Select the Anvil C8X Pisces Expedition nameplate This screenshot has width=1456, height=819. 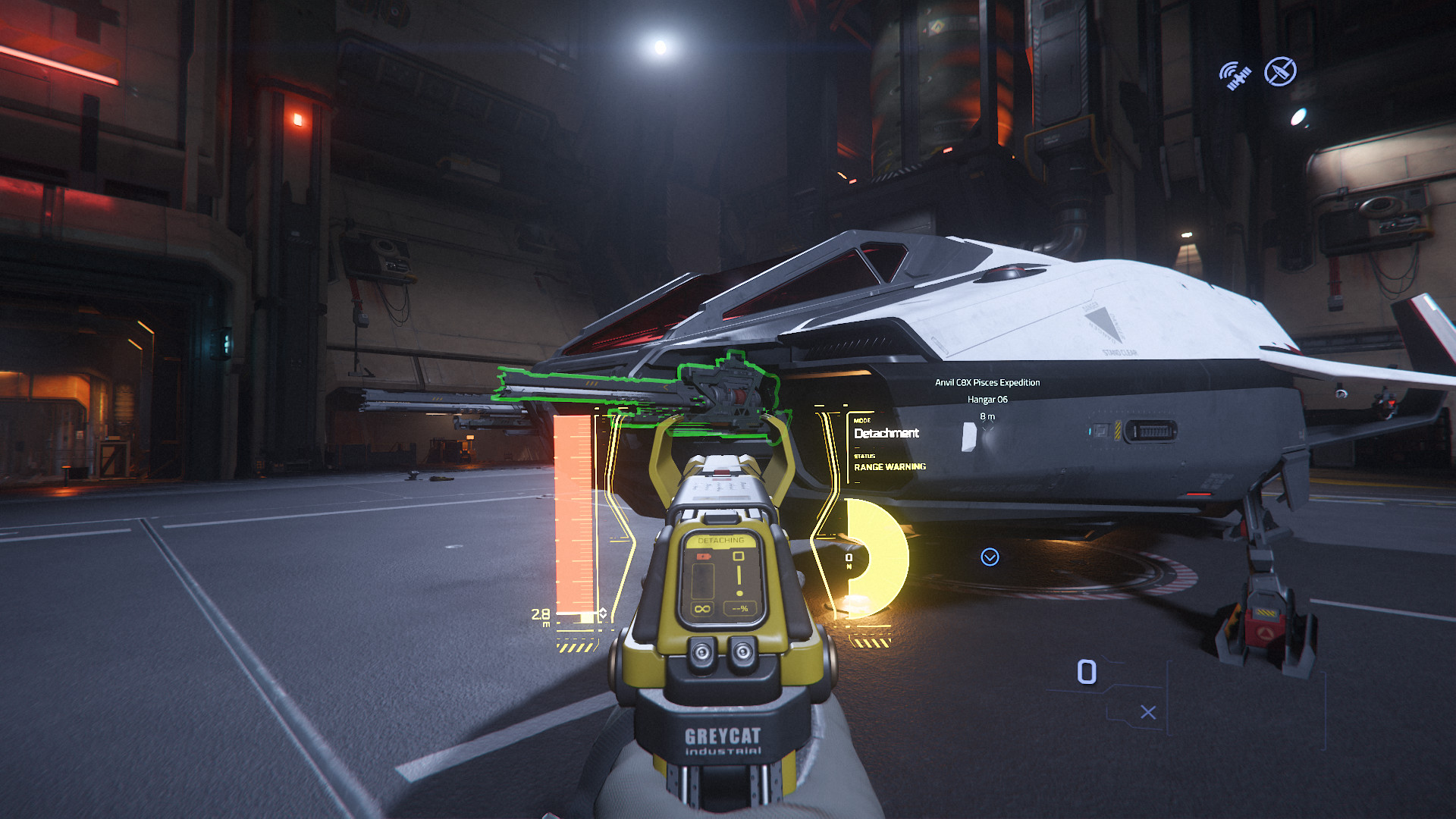(x=987, y=382)
